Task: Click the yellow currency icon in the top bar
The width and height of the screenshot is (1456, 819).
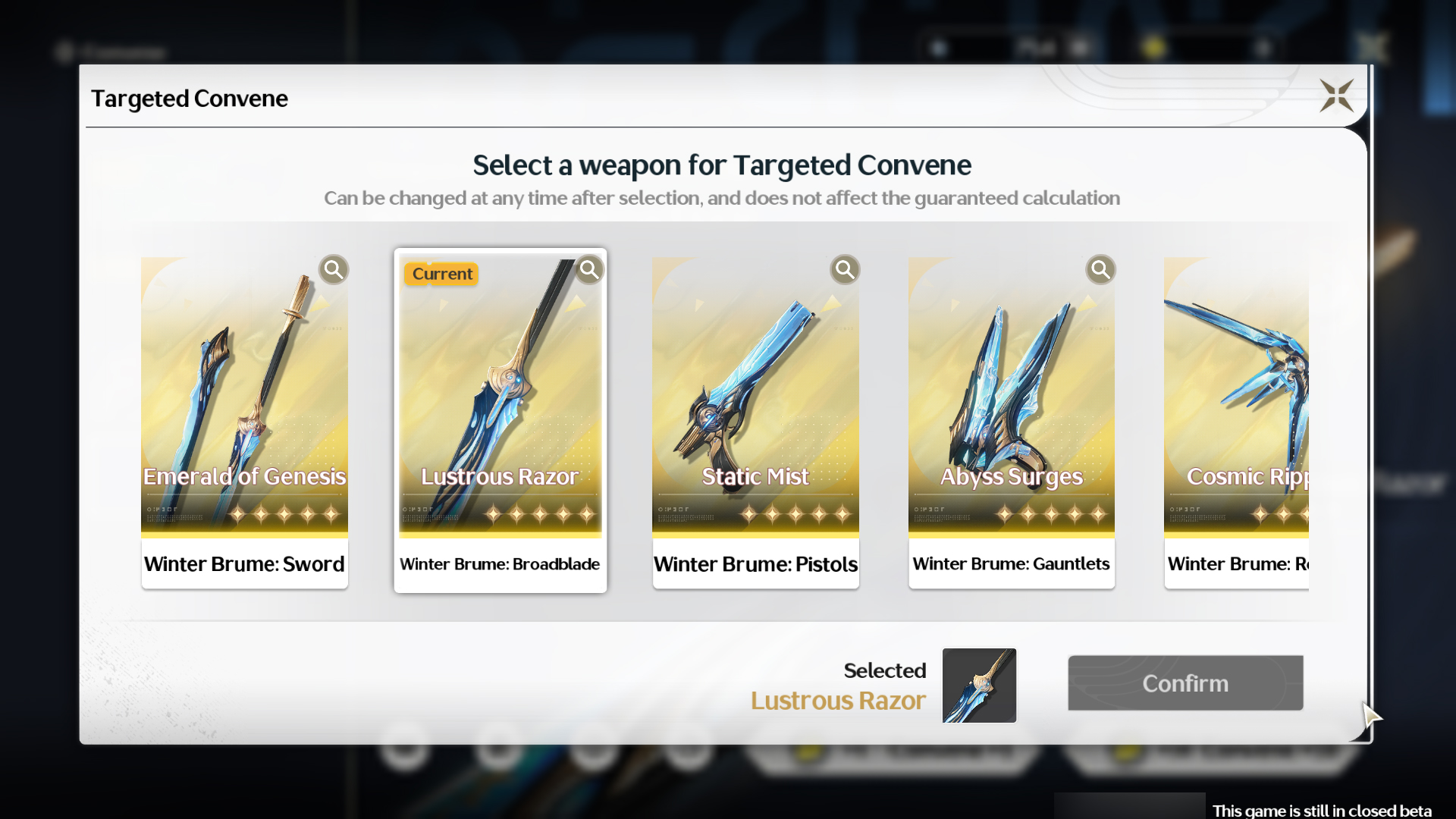Action: click(1155, 47)
